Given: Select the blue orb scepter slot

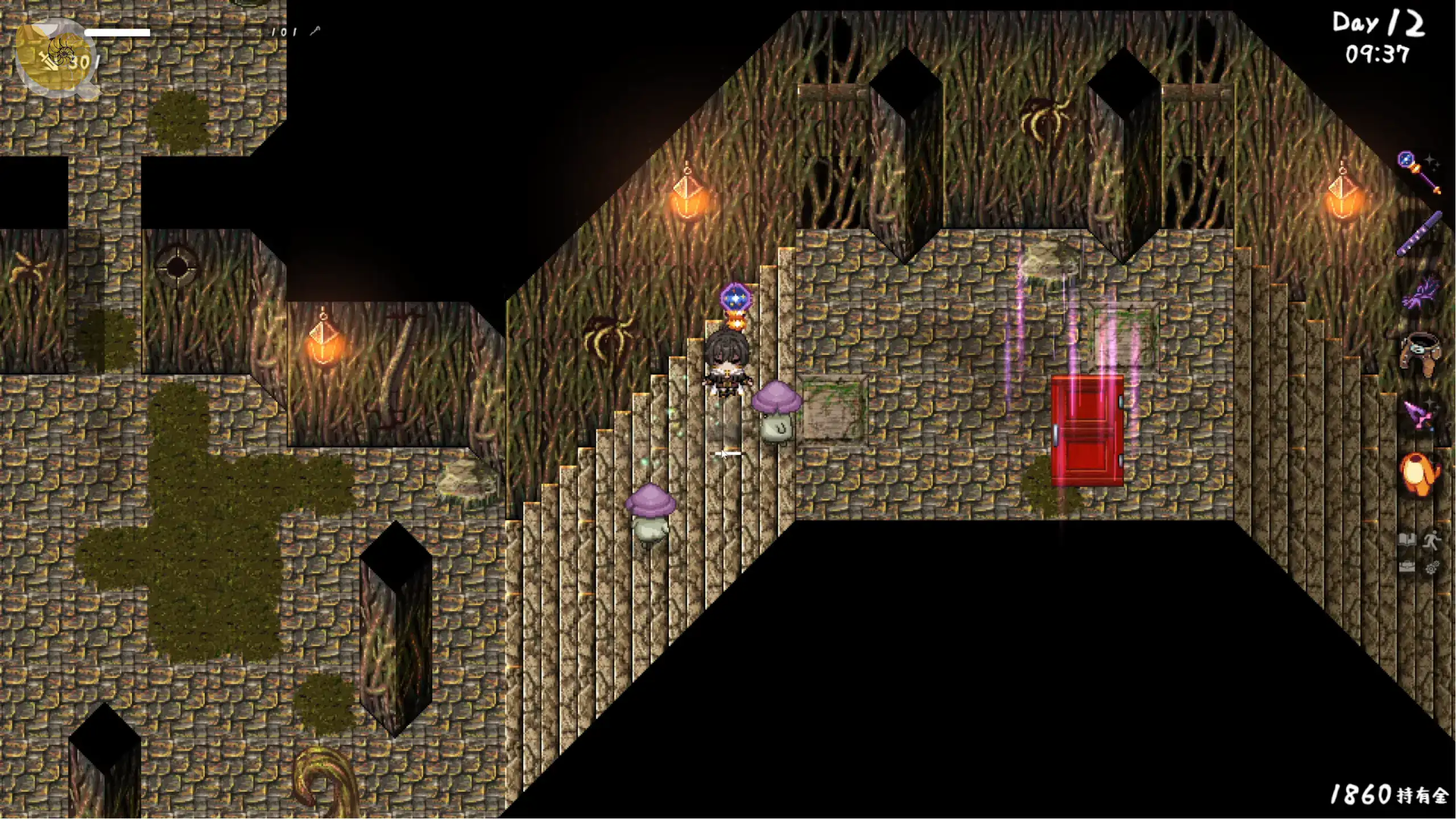Looking at the screenshot, I should coord(1418,172).
